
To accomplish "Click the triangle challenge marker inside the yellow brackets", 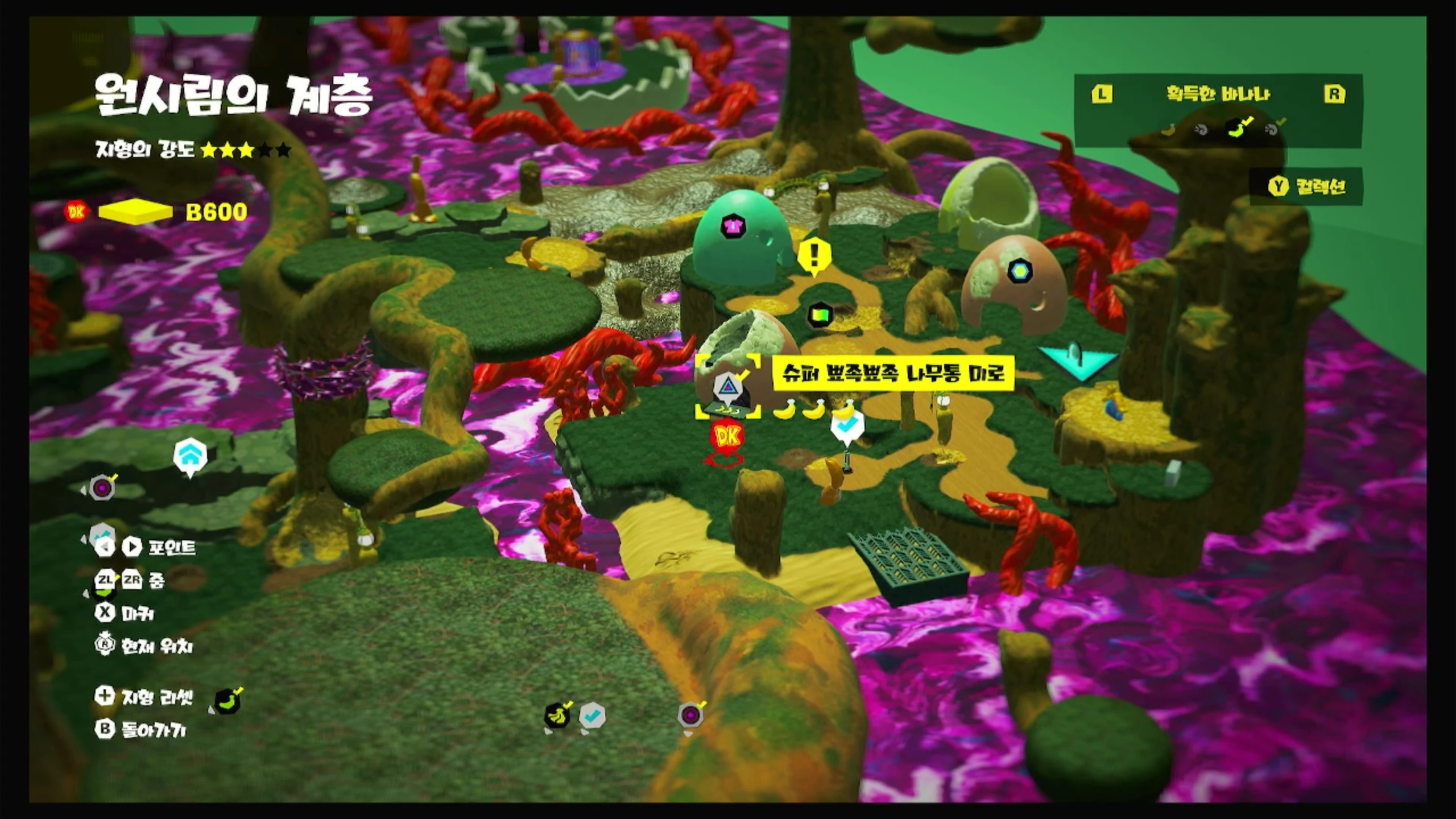I will click(727, 387).
